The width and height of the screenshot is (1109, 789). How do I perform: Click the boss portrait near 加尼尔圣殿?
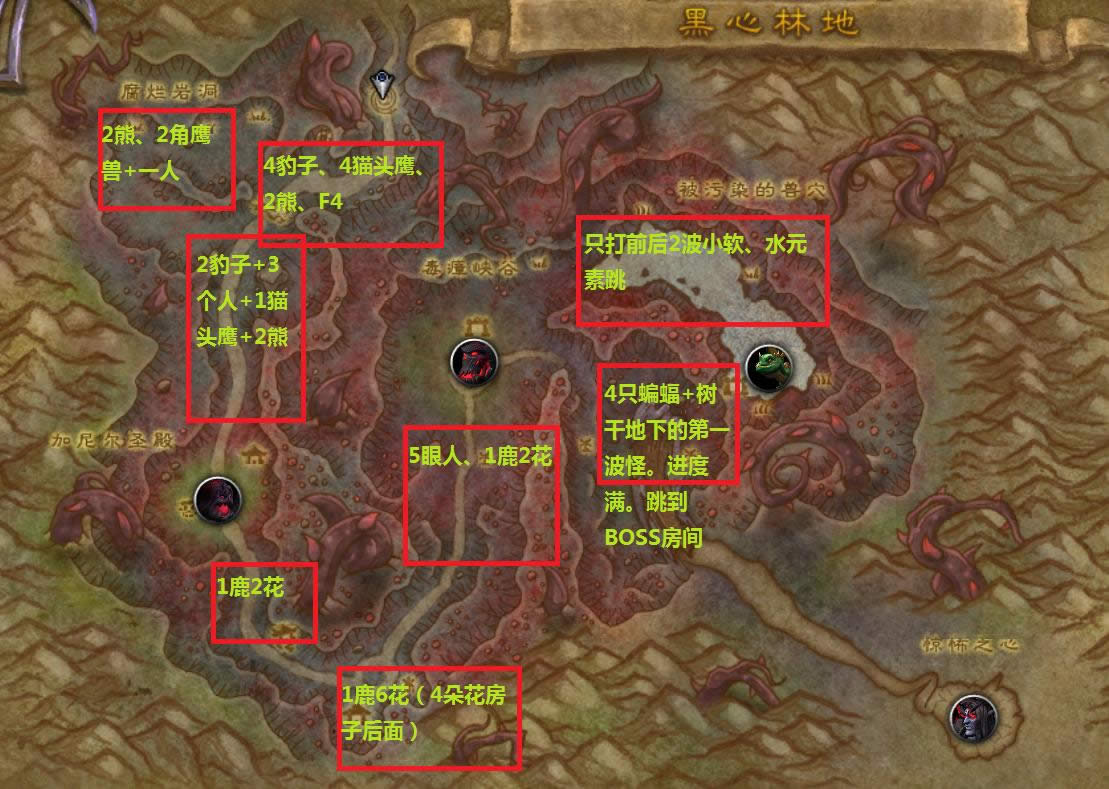point(217,499)
